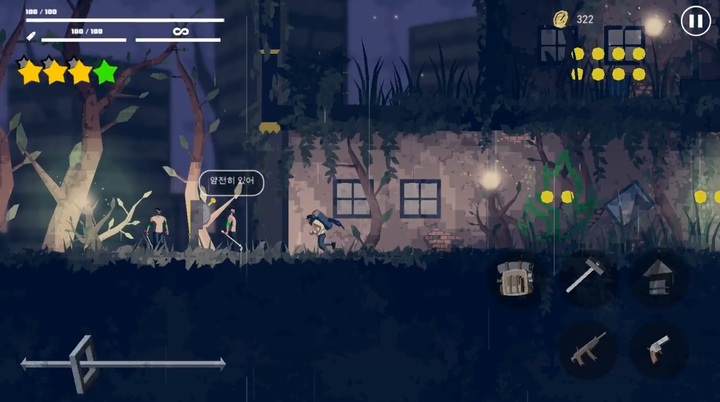Fire the assault rifle
The height and width of the screenshot is (402, 720).
click(585, 349)
